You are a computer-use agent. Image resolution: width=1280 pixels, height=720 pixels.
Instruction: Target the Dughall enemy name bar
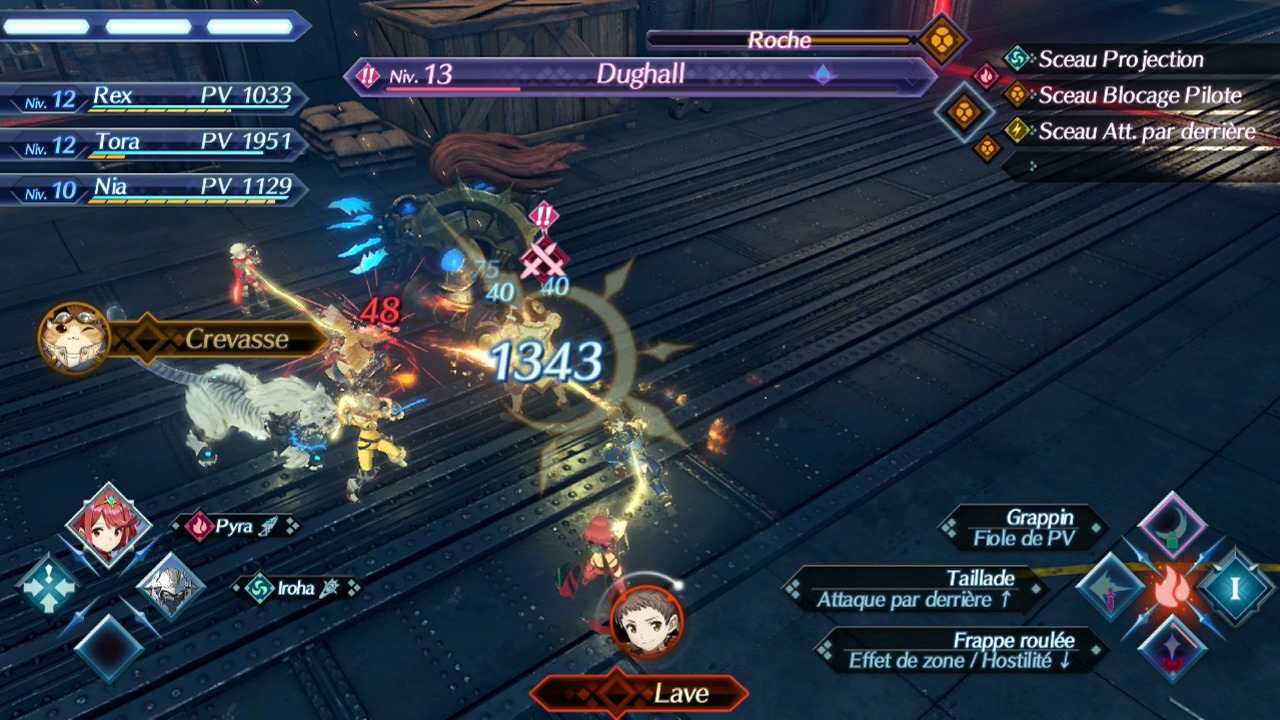click(x=640, y=76)
